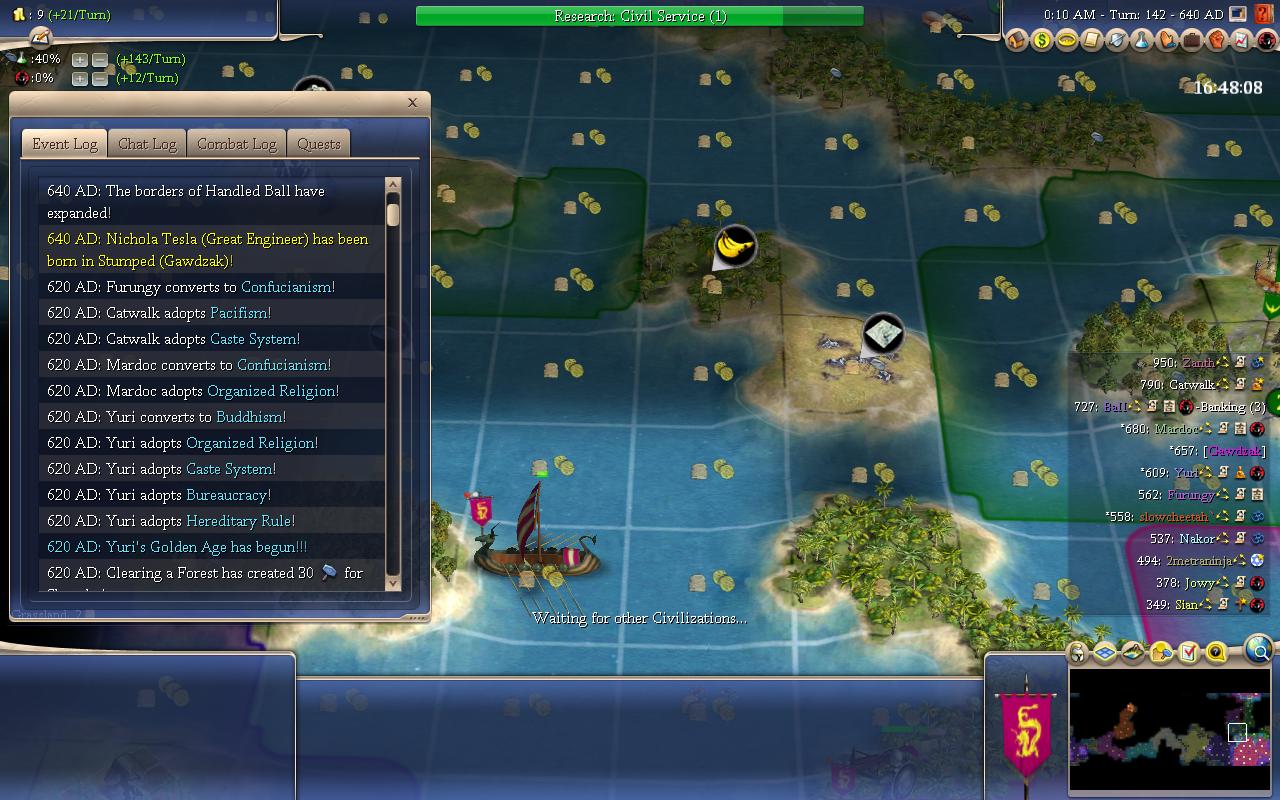The width and height of the screenshot is (1280, 800).
Task: Open the military advisor fist icon
Action: [x=1217, y=41]
